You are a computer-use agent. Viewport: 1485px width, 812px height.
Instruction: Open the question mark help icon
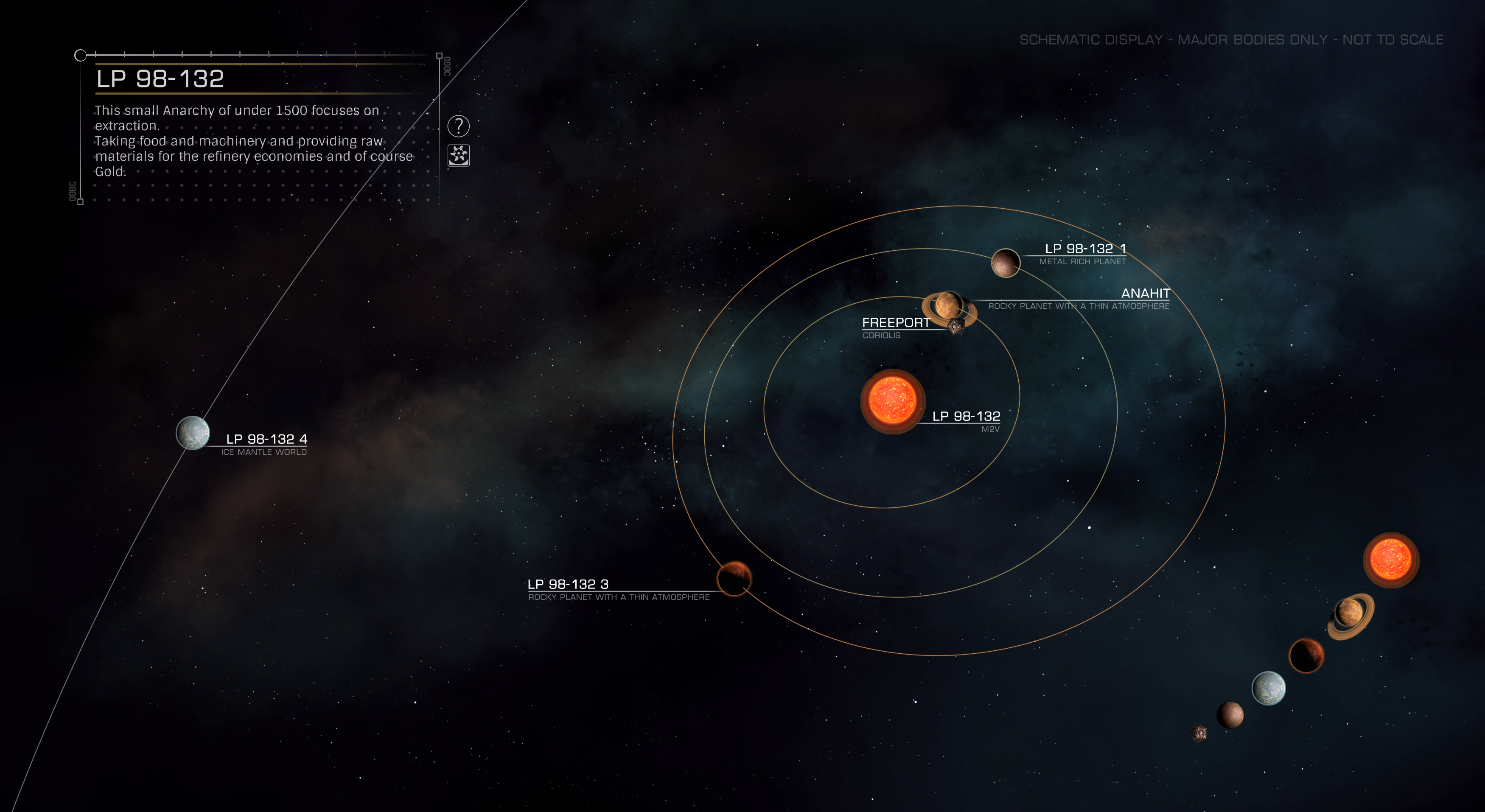pyautogui.click(x=458, y=126)
